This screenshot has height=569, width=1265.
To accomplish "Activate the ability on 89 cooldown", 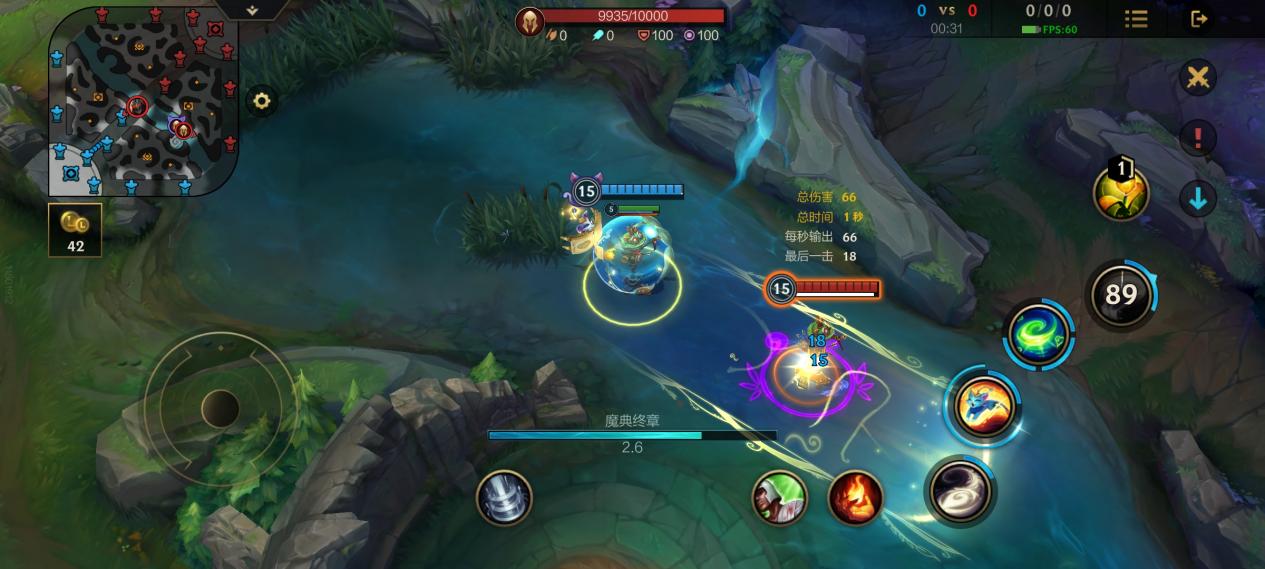I will coord(1120,294).
